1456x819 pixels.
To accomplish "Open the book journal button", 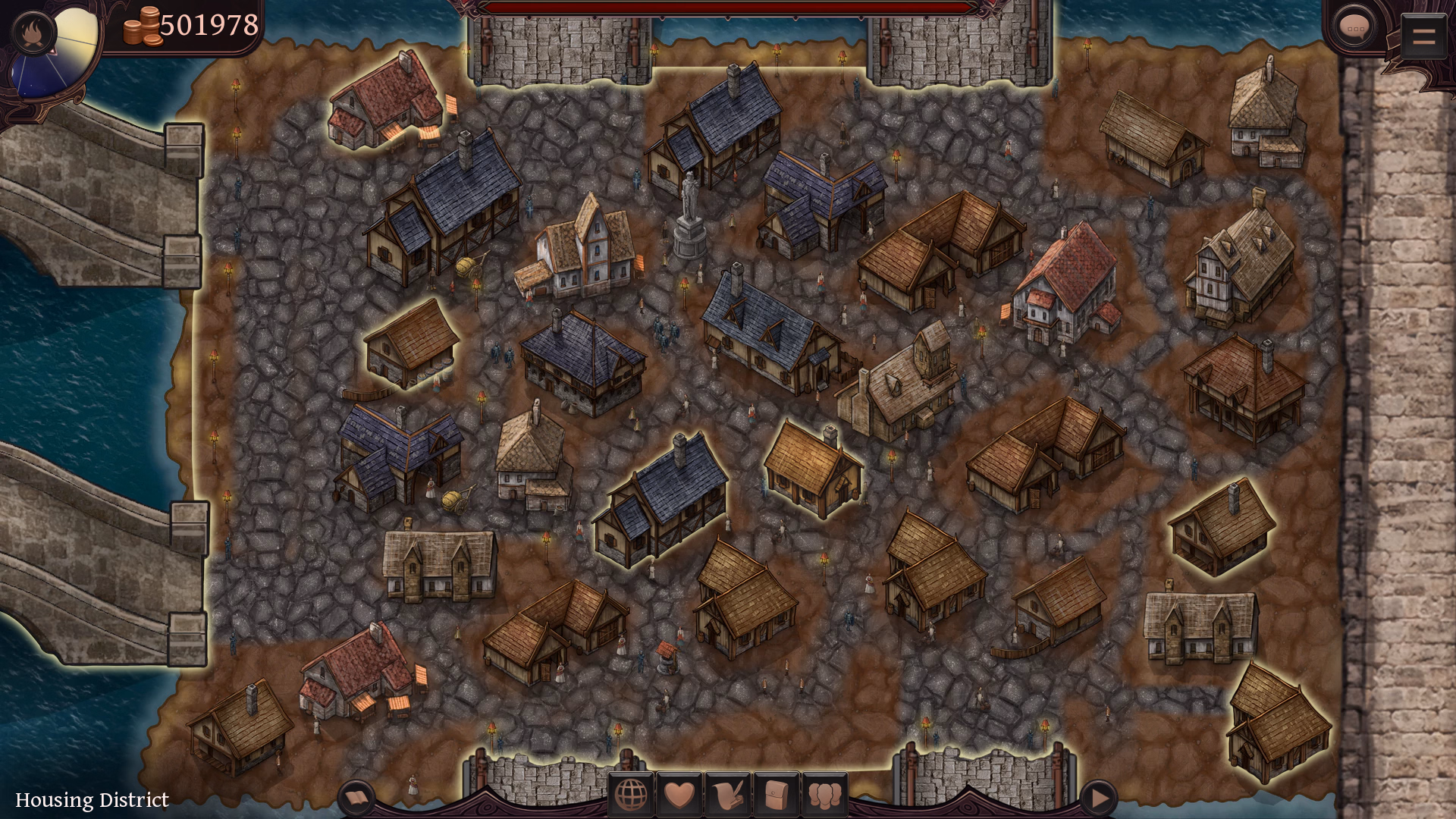I will (356, 798).
